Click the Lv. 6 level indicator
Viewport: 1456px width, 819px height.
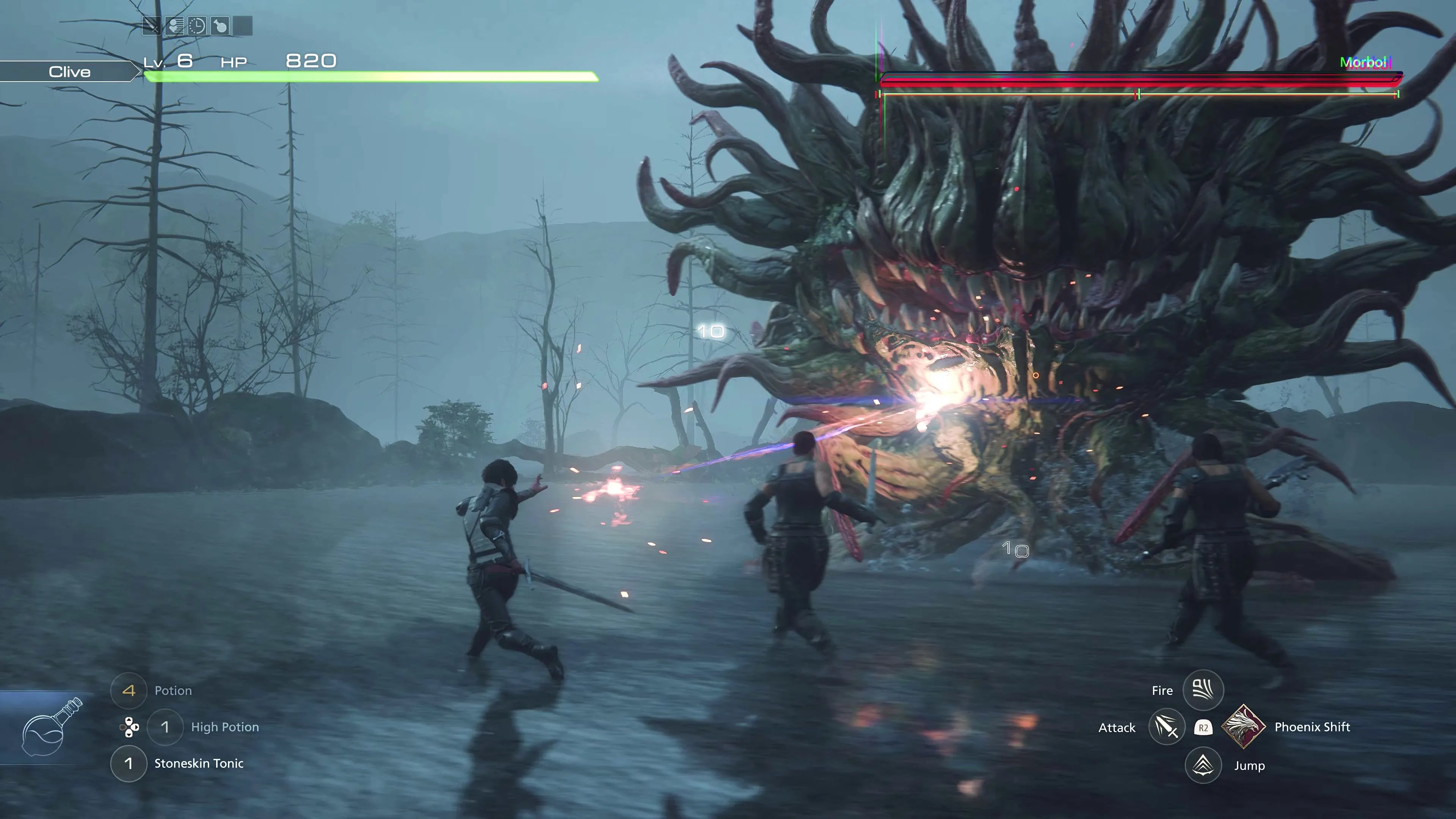pos(169,61)
